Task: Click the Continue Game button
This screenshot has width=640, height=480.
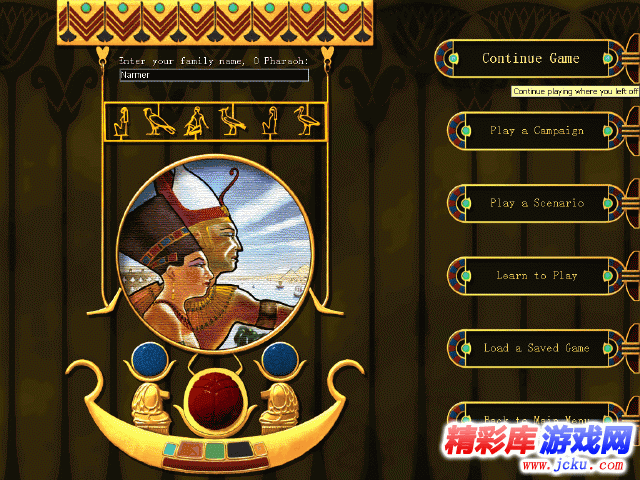Action: tap(530, 59)
